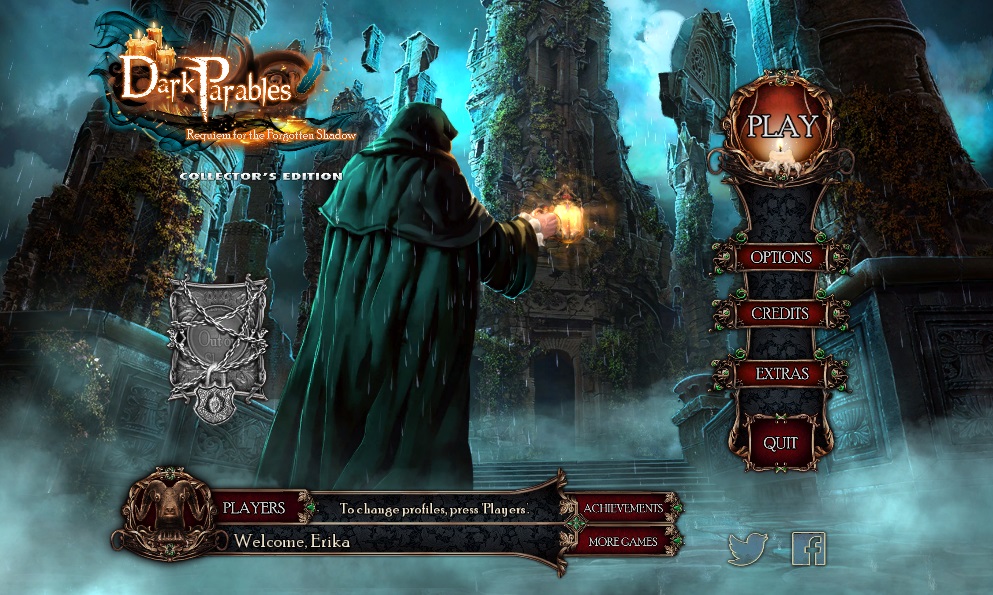Open the Extras section

(781, 374)
